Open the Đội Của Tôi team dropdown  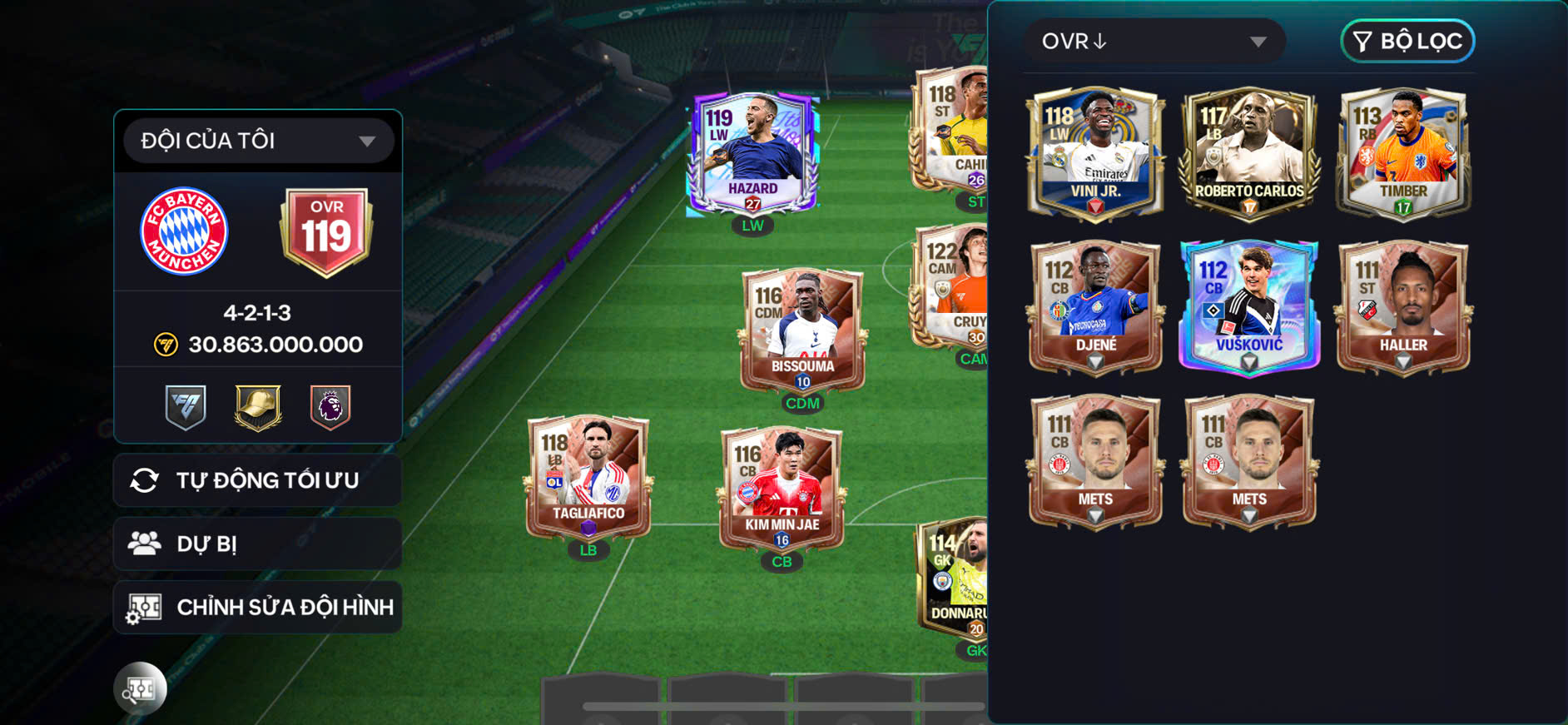click(x=258, y=141)
